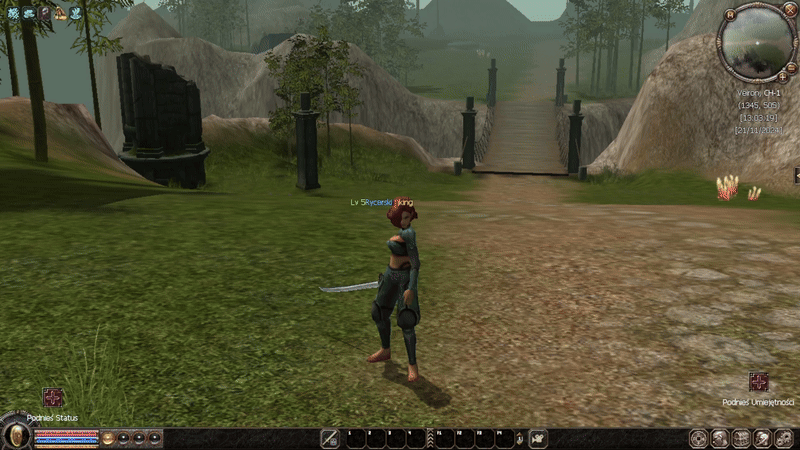Toggle the sword attack button on the hotbar

330,438
